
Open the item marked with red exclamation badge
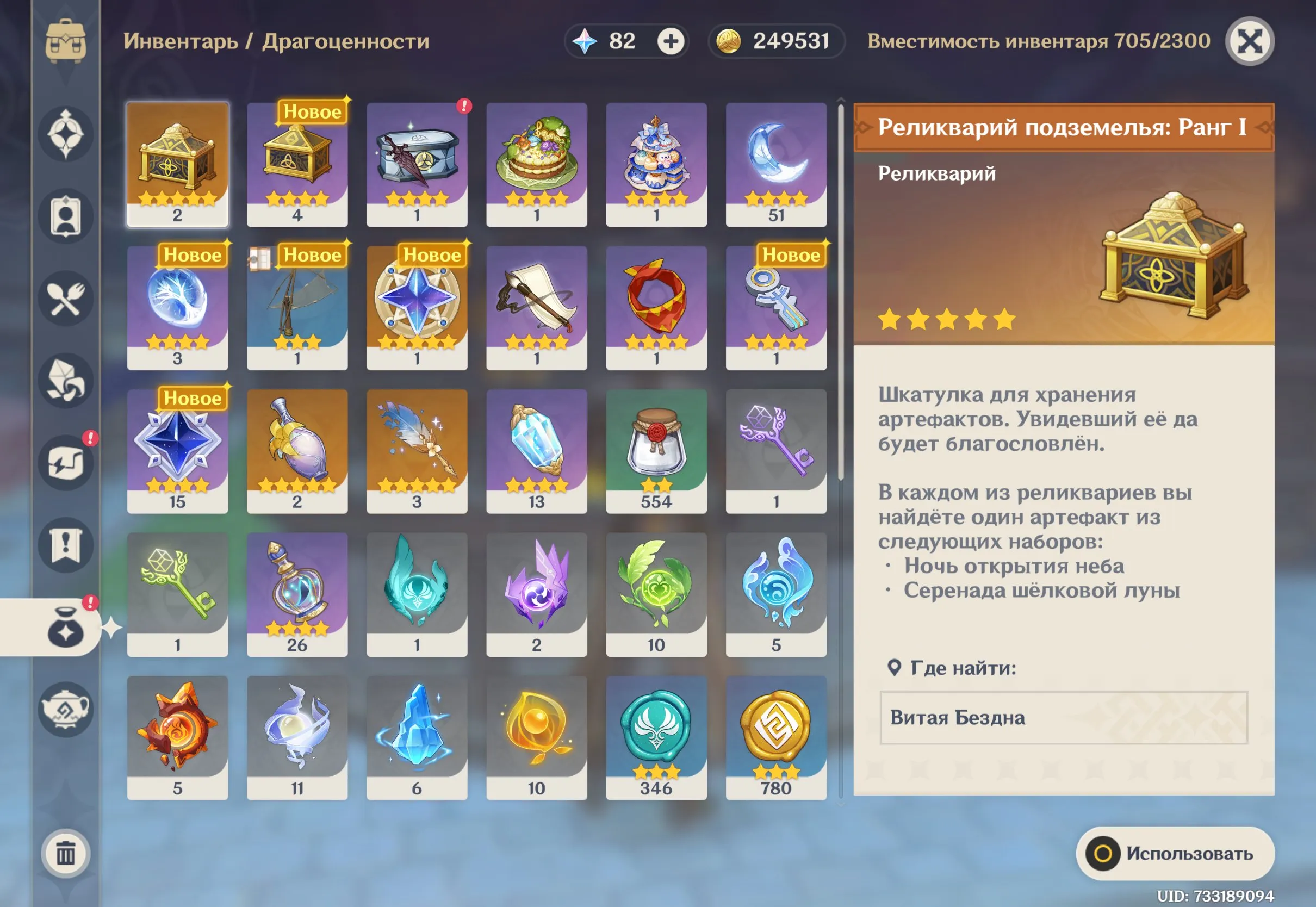(418, 165)
